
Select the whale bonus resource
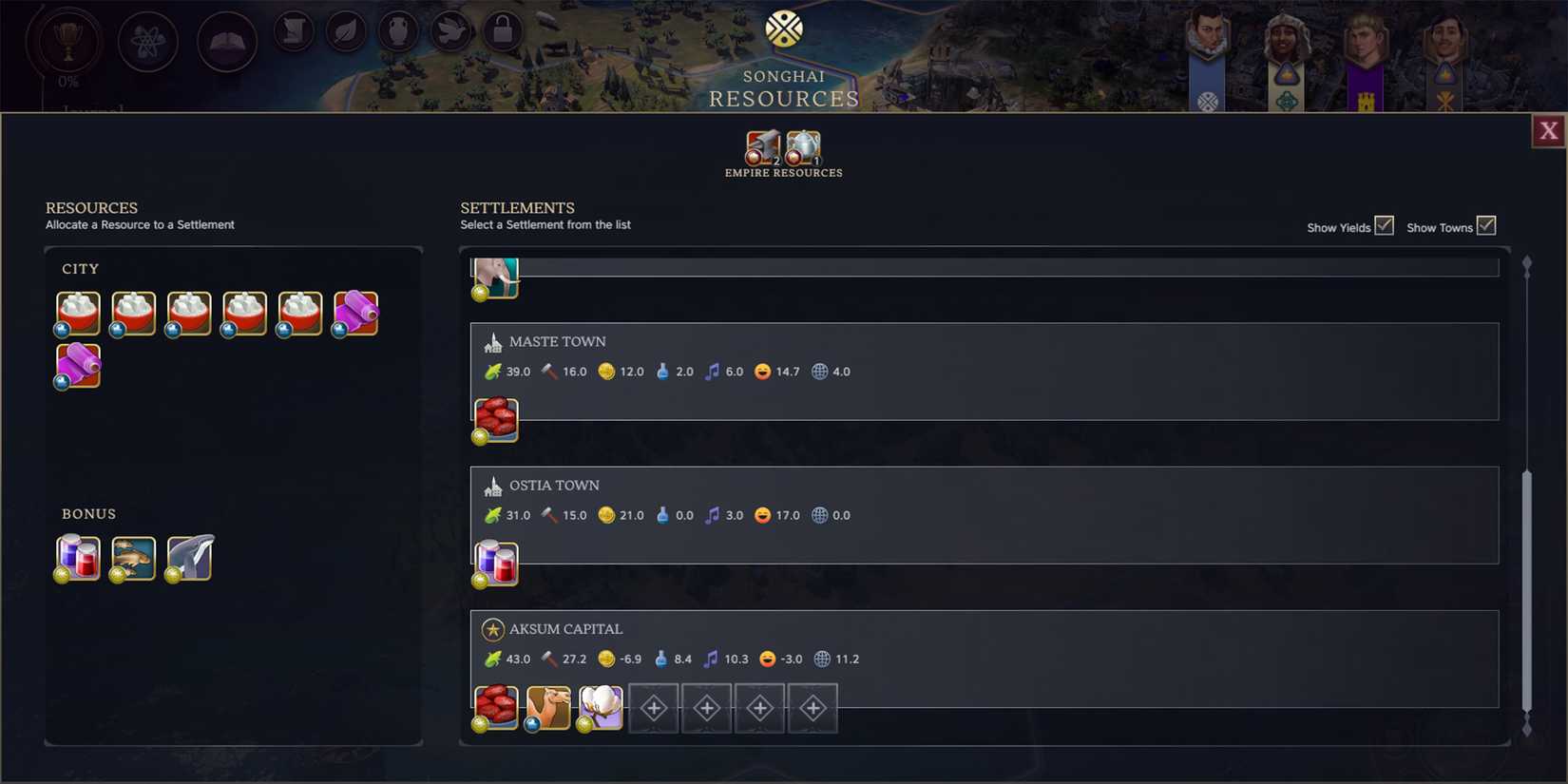coord(187,557)
